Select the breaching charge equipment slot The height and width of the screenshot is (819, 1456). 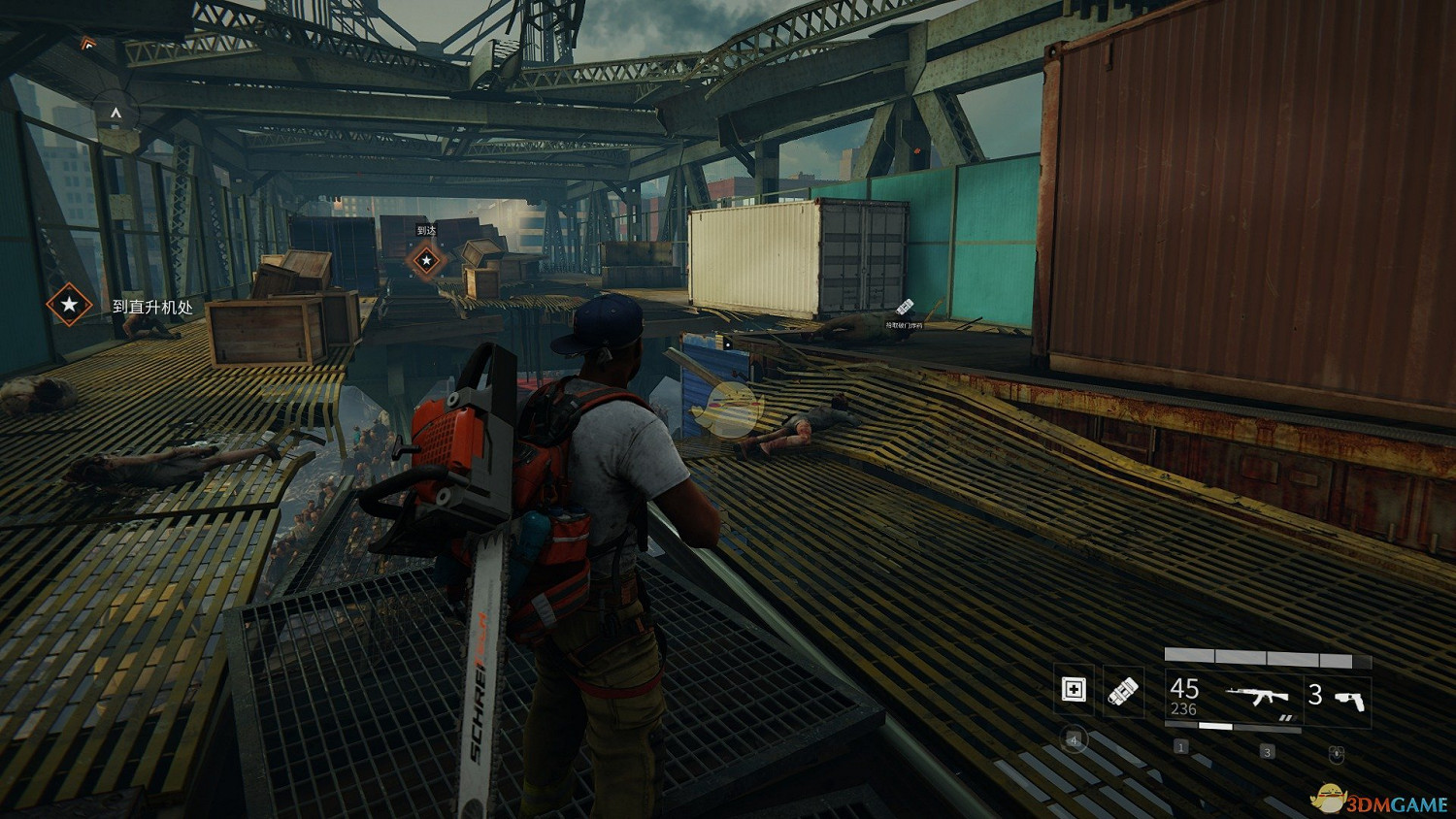(1123, 690)
